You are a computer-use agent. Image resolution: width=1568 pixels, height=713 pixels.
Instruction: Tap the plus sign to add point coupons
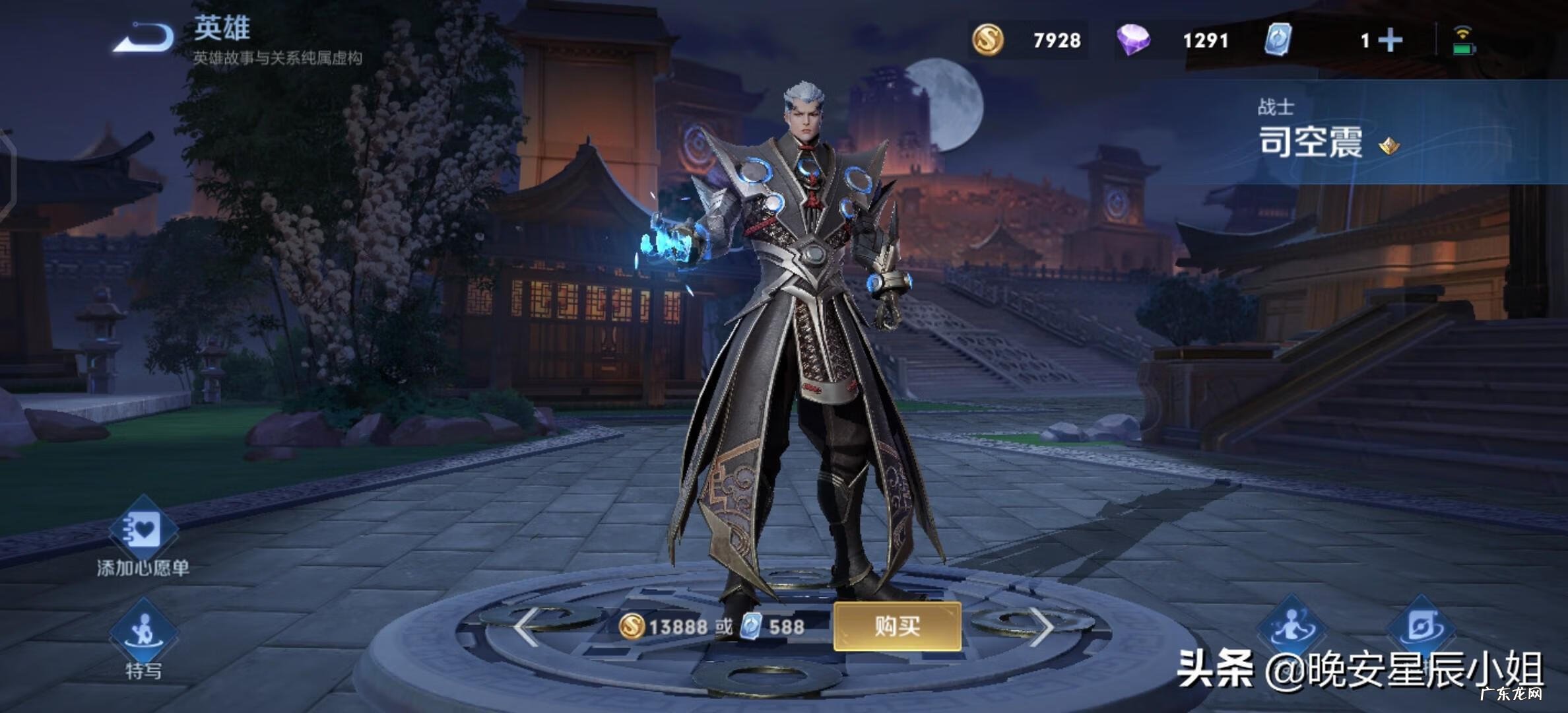[1392, 41]
